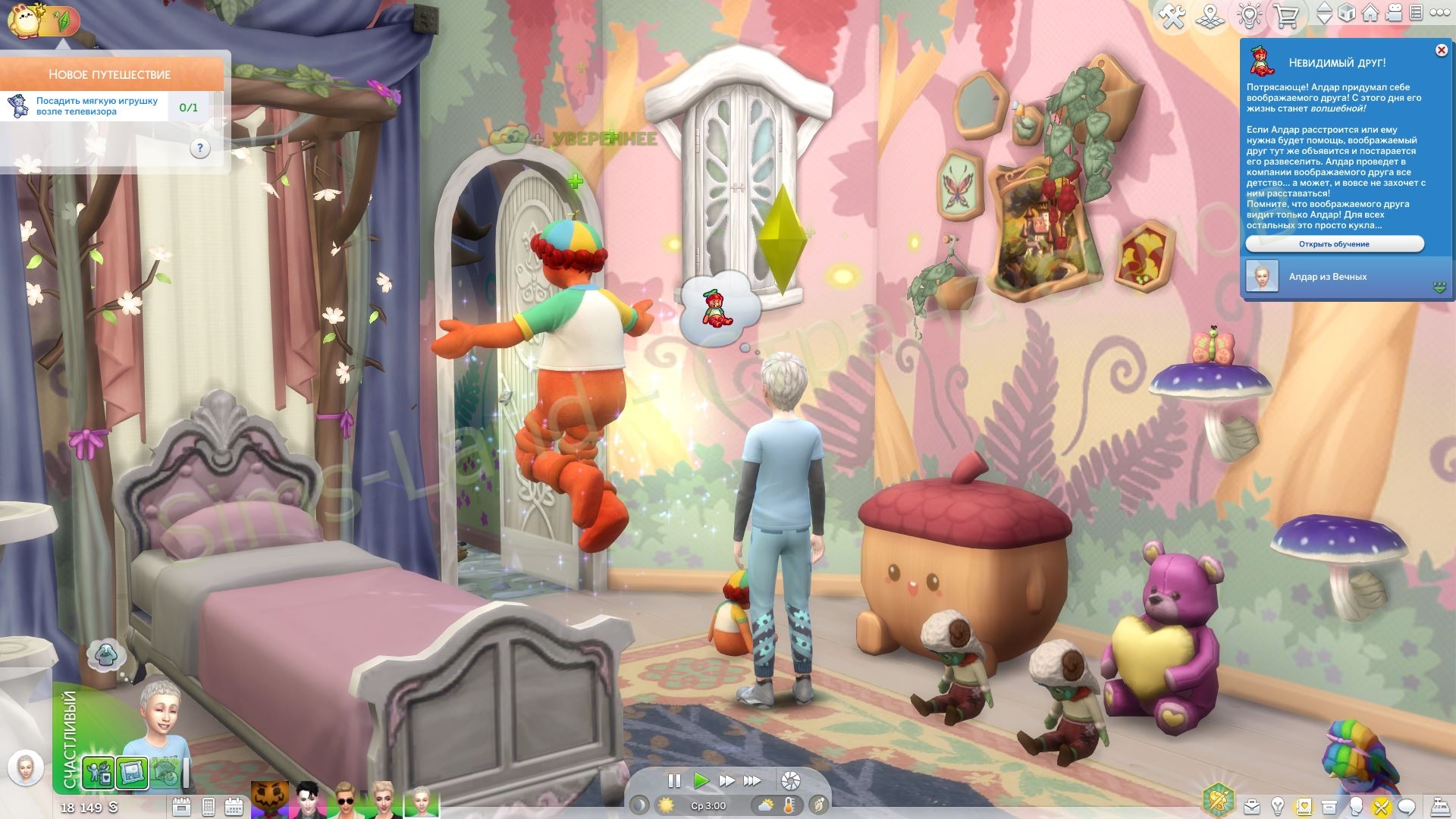Open the aspirations lightbulb panel
Viewport: 1456px width, 819px height.
pyautogui.click(x=1278, y=807)
